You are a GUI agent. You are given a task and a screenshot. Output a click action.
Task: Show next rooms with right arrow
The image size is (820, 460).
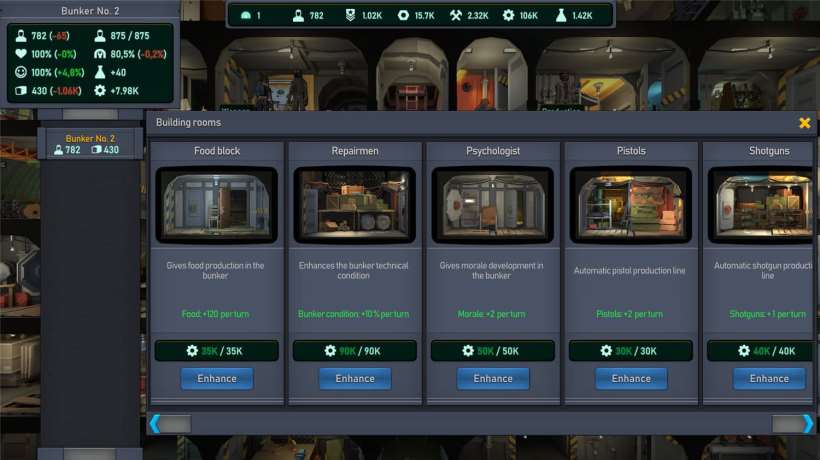tap(808, 424)
